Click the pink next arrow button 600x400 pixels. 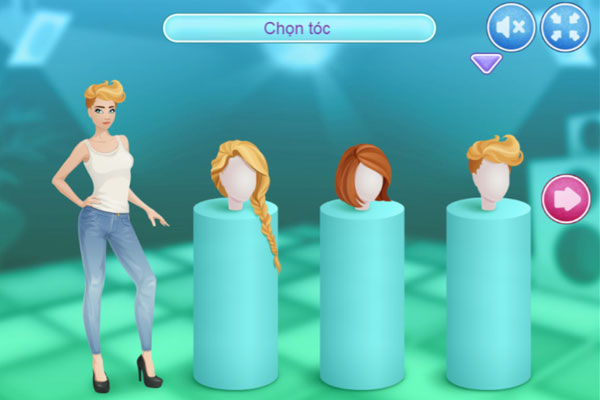pyautogui.click(x=565, y=199)
